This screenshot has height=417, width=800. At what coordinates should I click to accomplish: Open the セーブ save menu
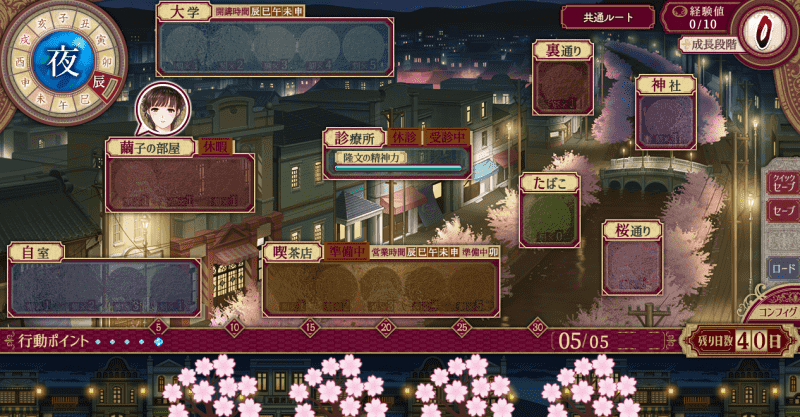tap(783, 212)
